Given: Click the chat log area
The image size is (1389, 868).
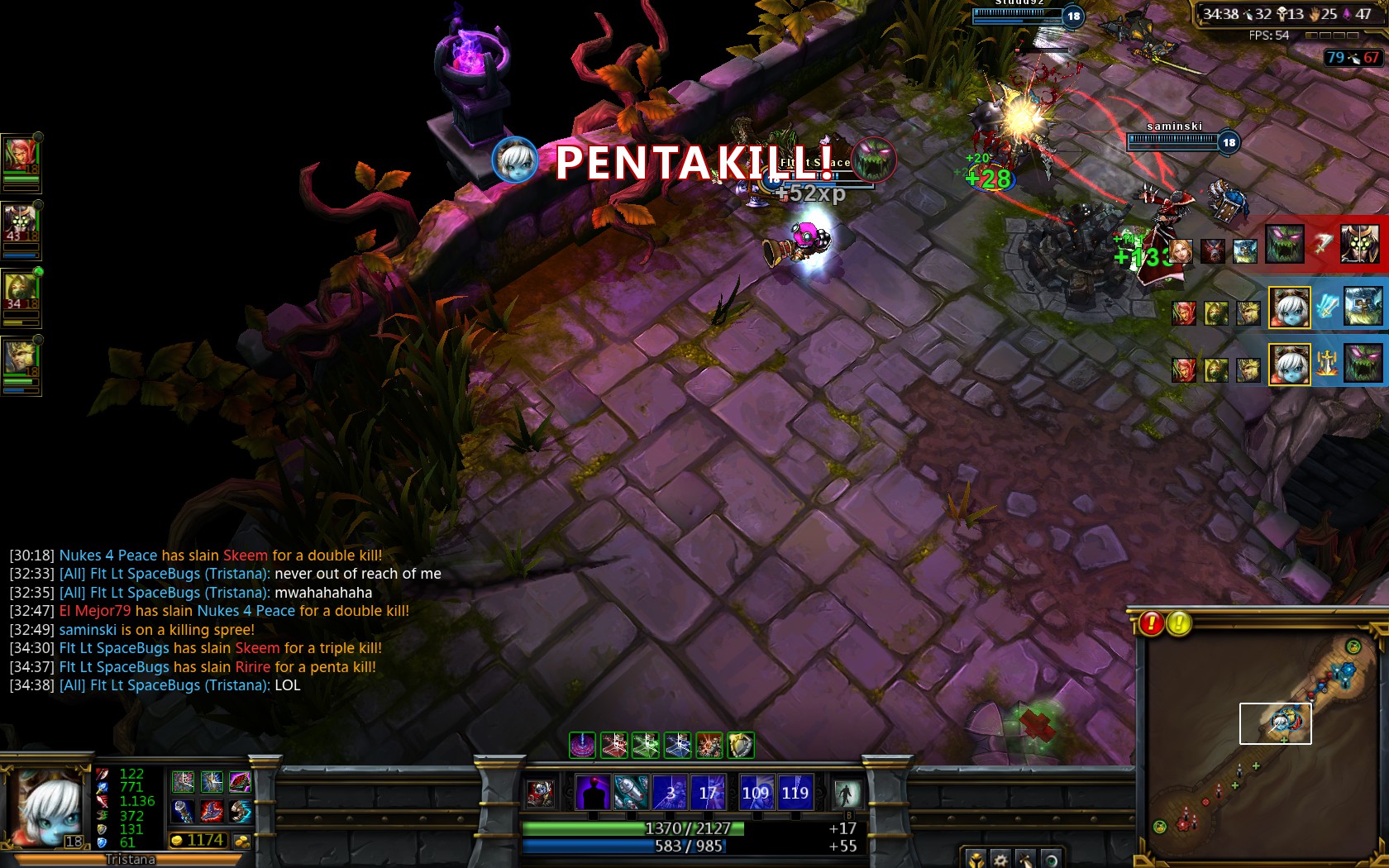Looking at the screenshot, I should point(225,620).
